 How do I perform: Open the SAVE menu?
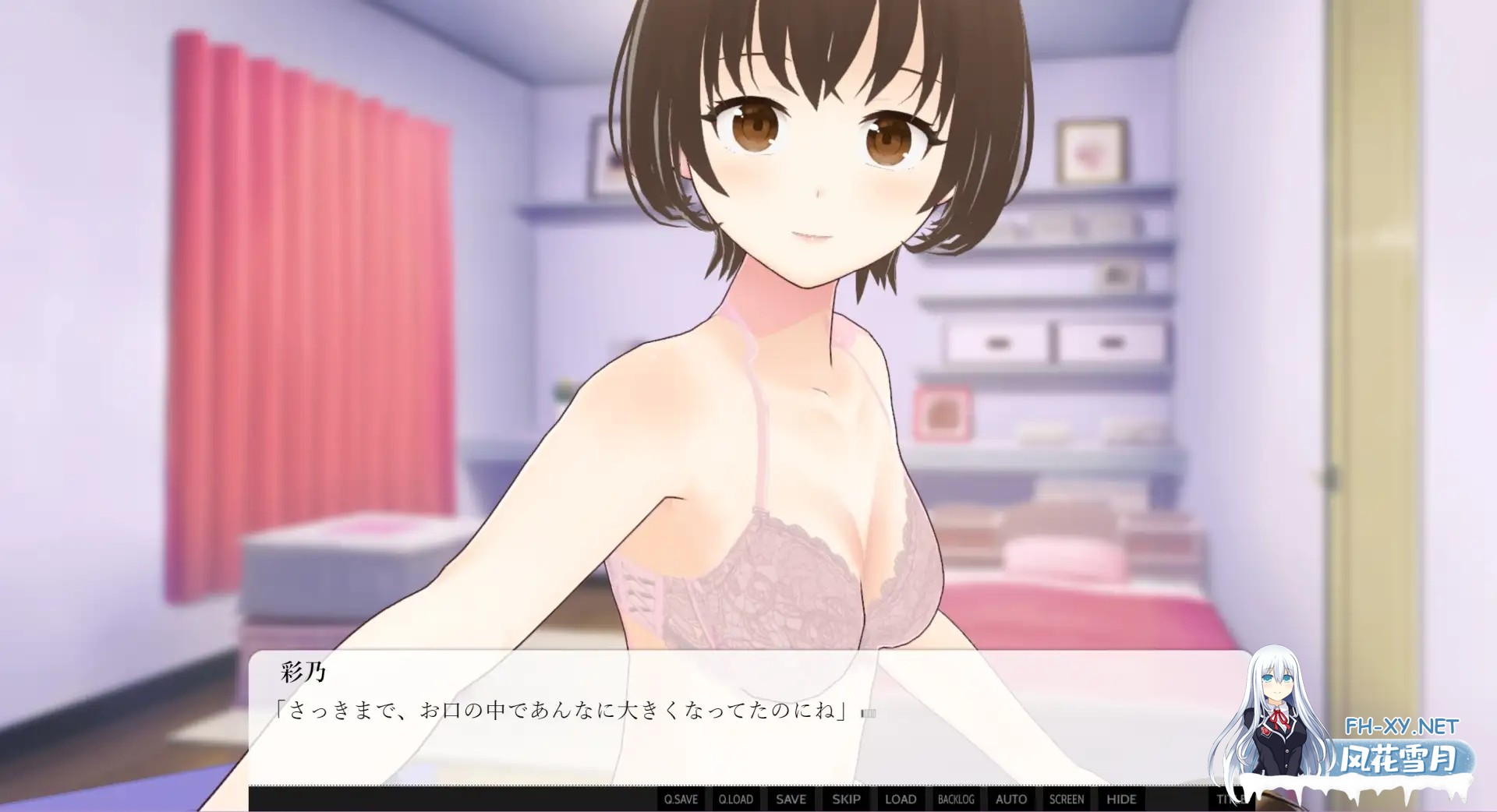(791, 799)
